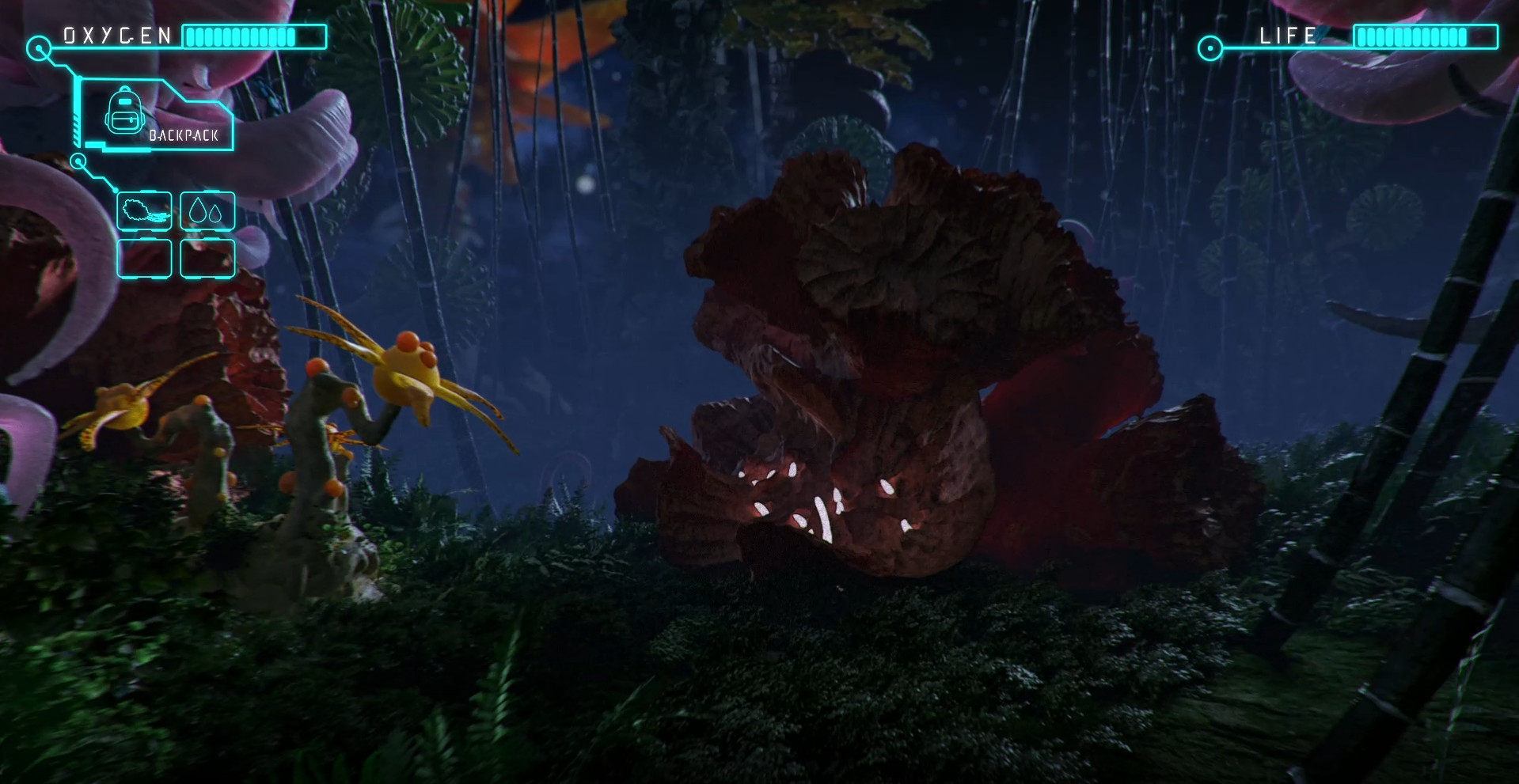Click the OXYGEN text label
Image resolution: width=1519 pixels, height=784 pixels.
tap(119, 33)
